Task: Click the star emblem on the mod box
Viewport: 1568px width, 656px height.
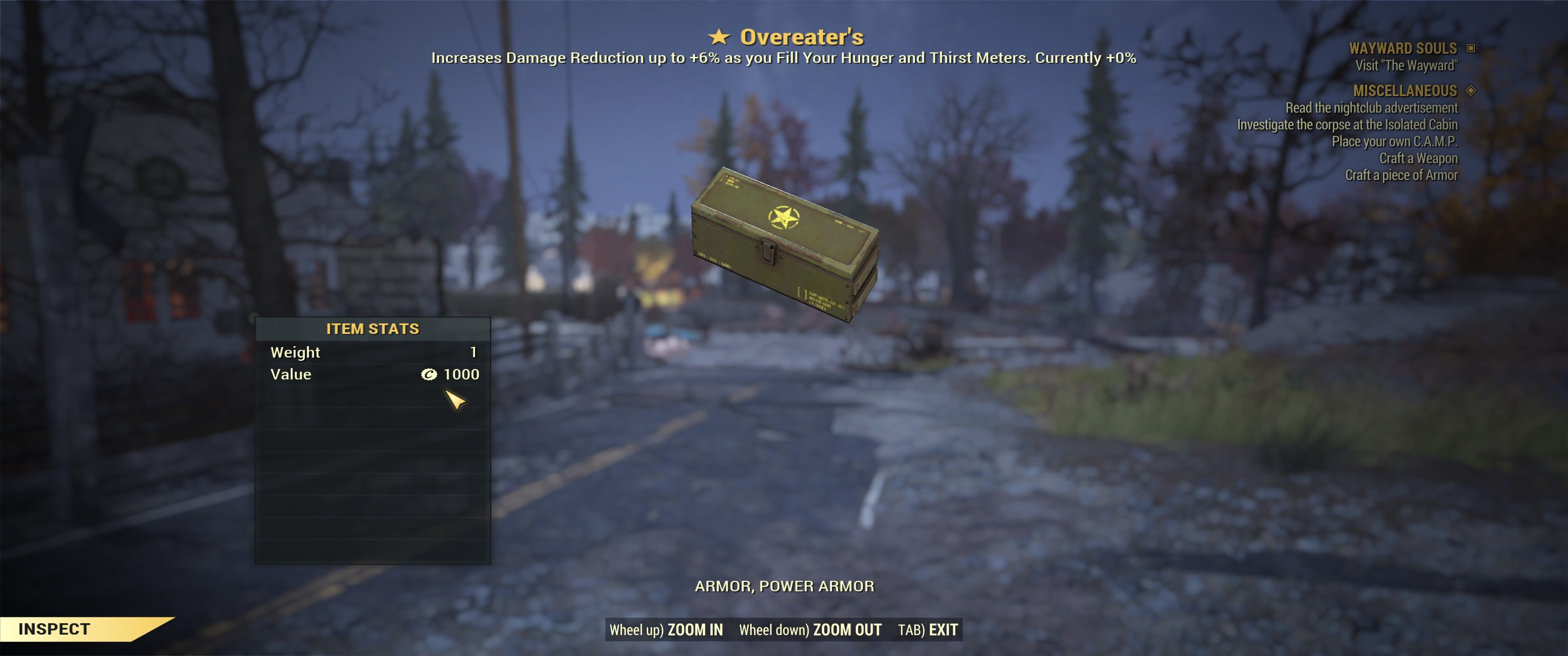Action: pos(785,216)
